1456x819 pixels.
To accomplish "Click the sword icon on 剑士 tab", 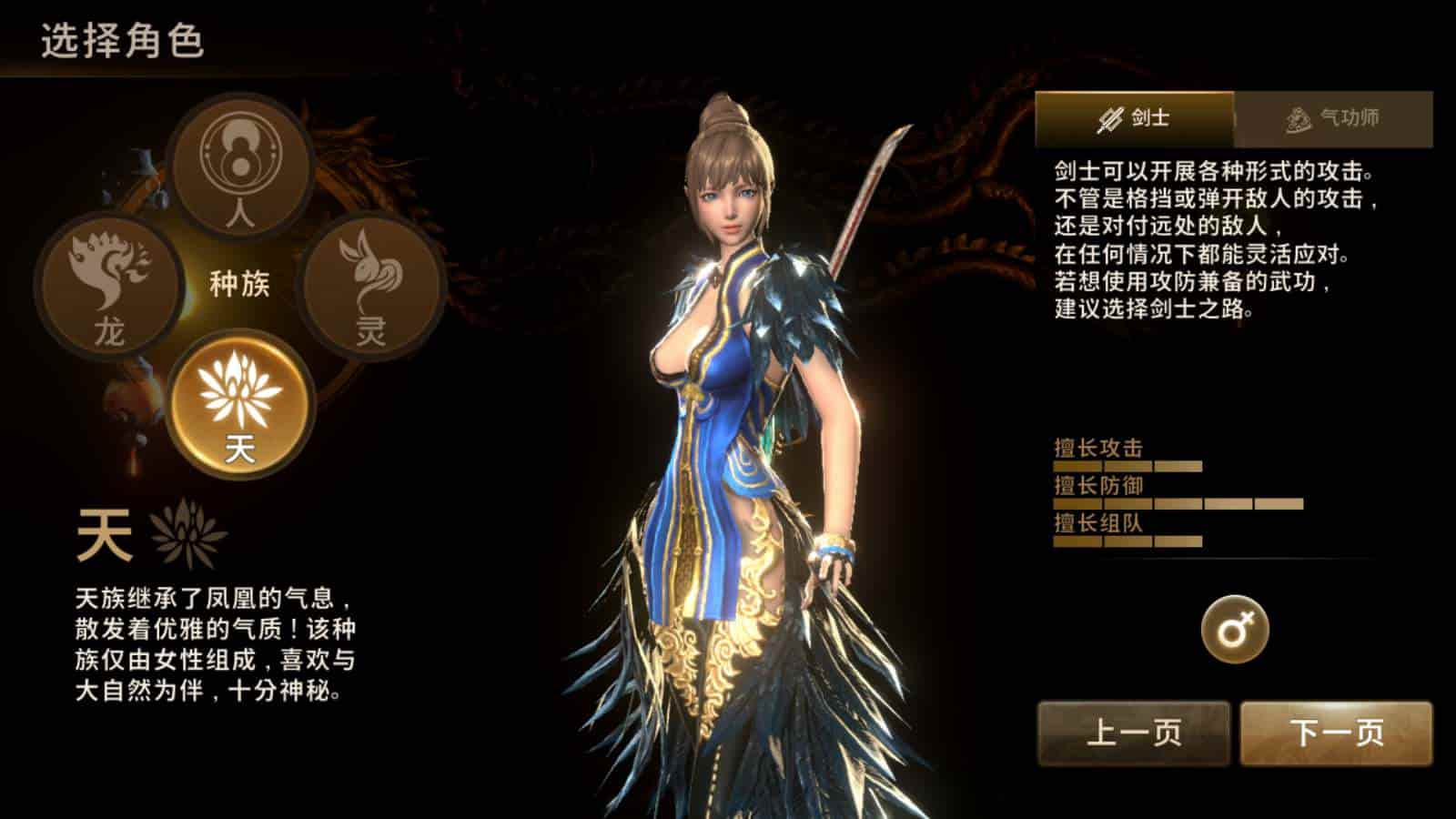I will click(x=1111, y=116).
